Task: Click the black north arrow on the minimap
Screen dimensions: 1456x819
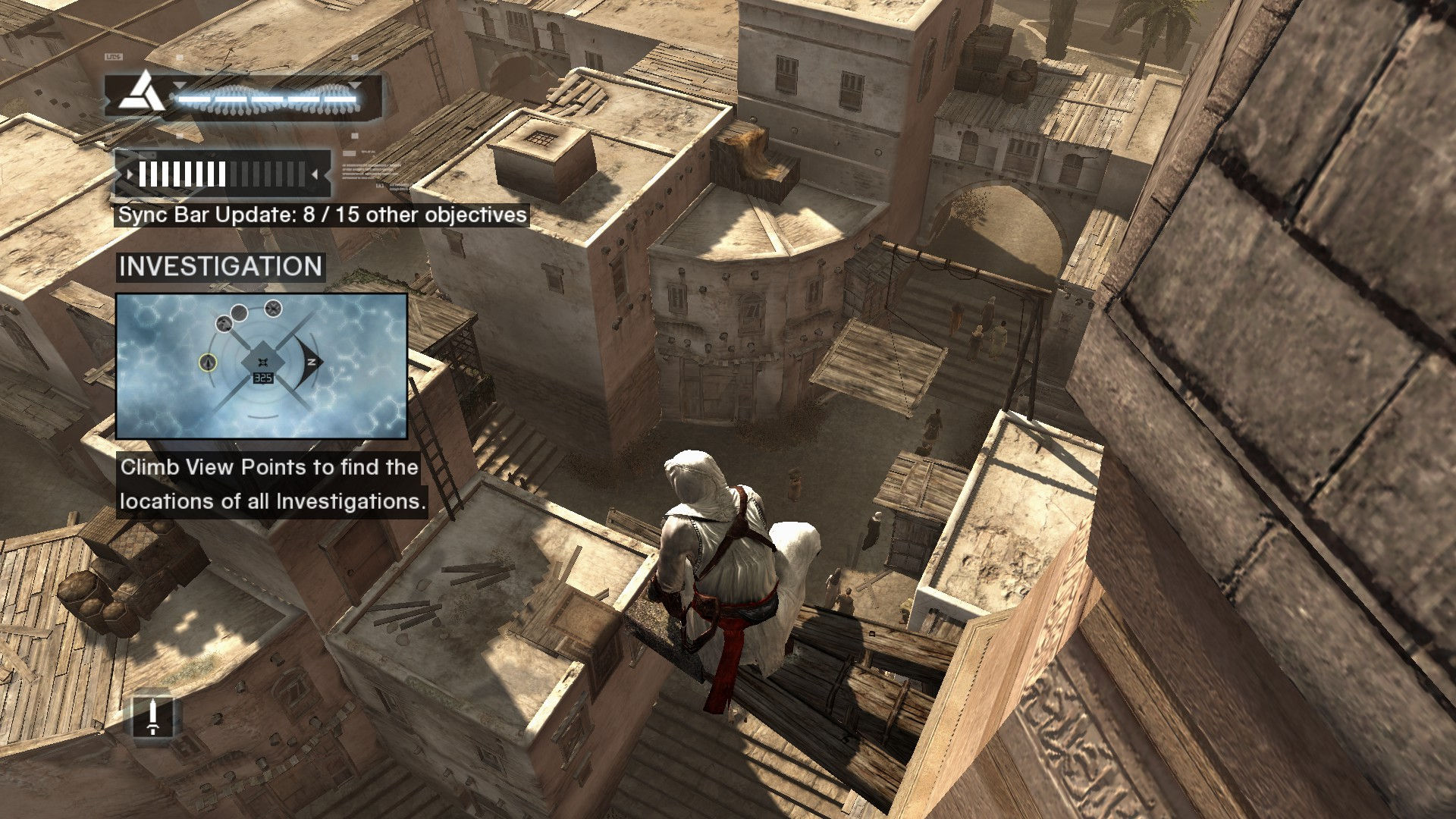Action: [x=310, y=362]
